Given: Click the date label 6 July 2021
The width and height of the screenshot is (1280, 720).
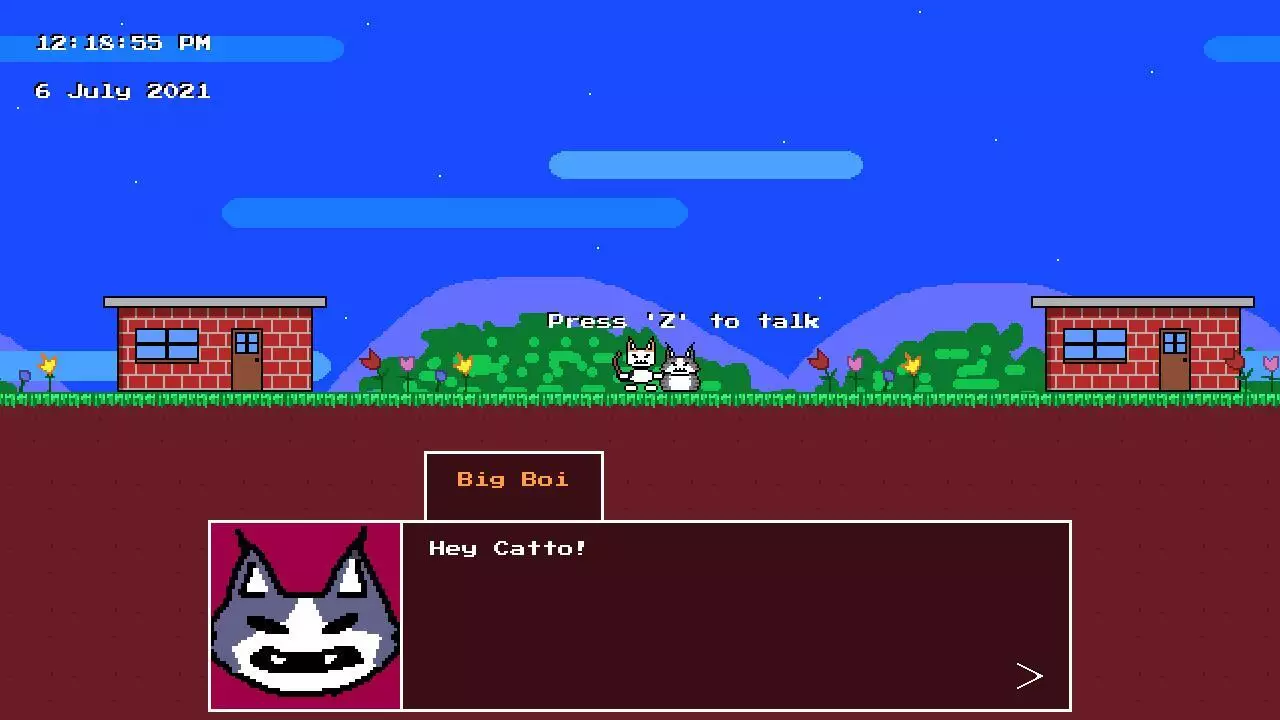Looking at the screenshot, I should 122,90.
